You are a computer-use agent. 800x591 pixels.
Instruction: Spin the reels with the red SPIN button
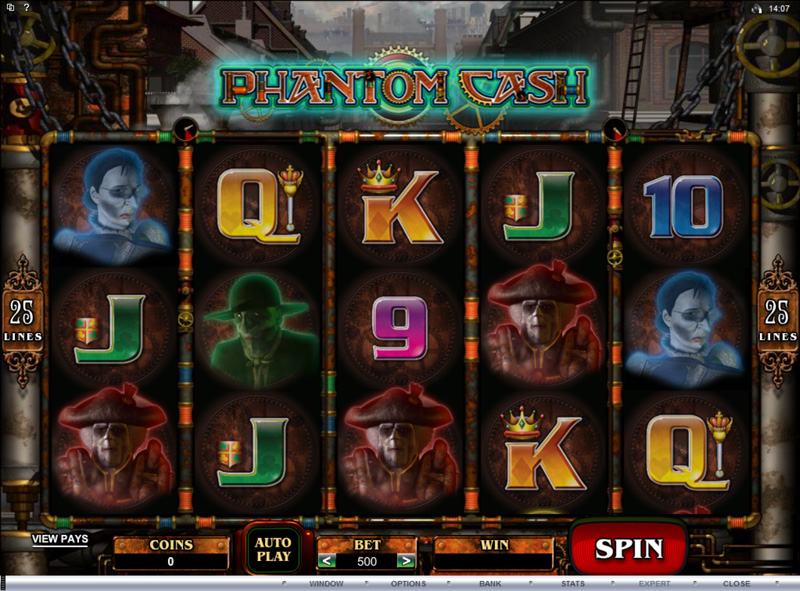[x=629, y=548]
